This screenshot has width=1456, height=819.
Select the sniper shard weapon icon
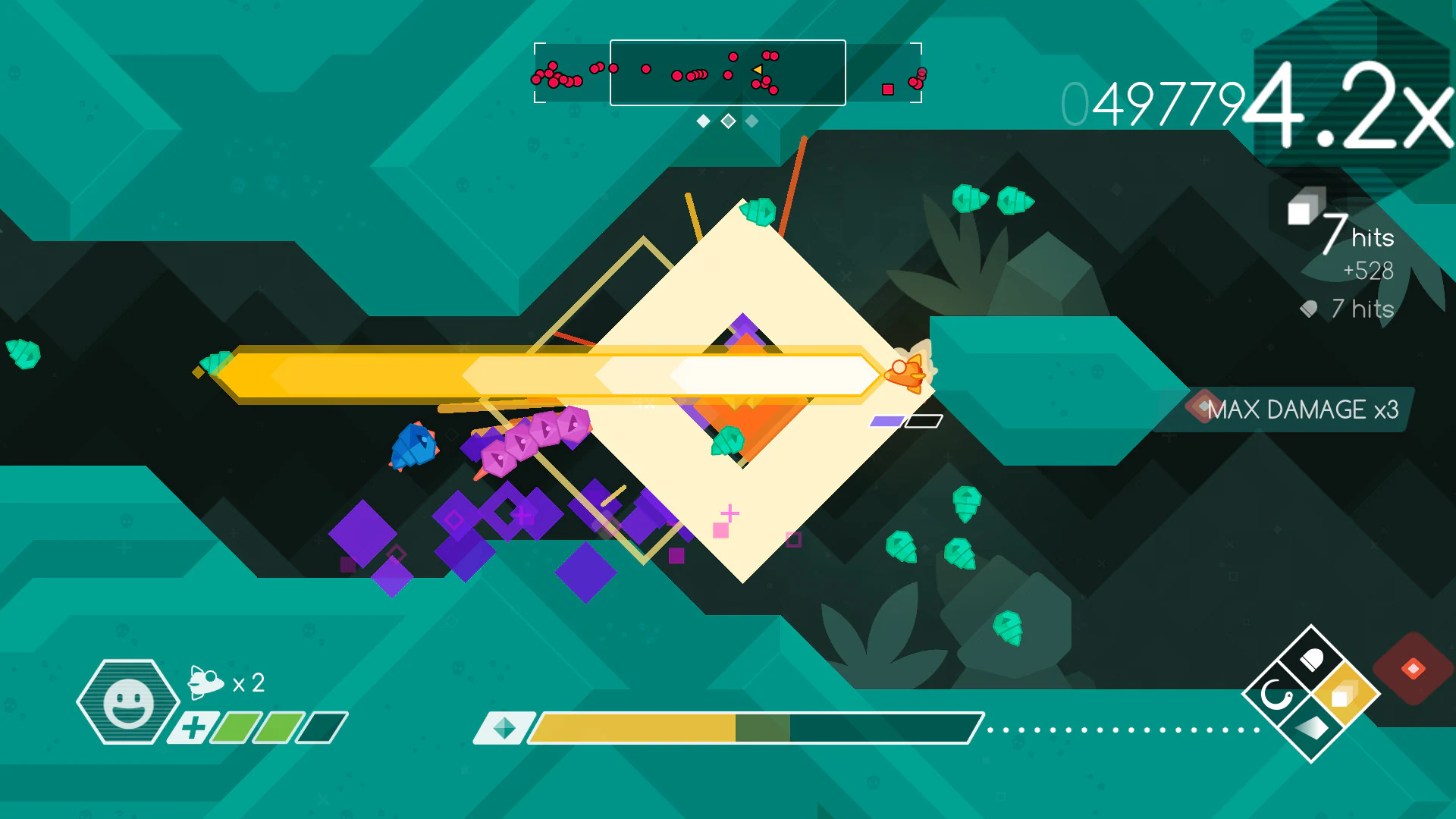tap(1312, 730)
